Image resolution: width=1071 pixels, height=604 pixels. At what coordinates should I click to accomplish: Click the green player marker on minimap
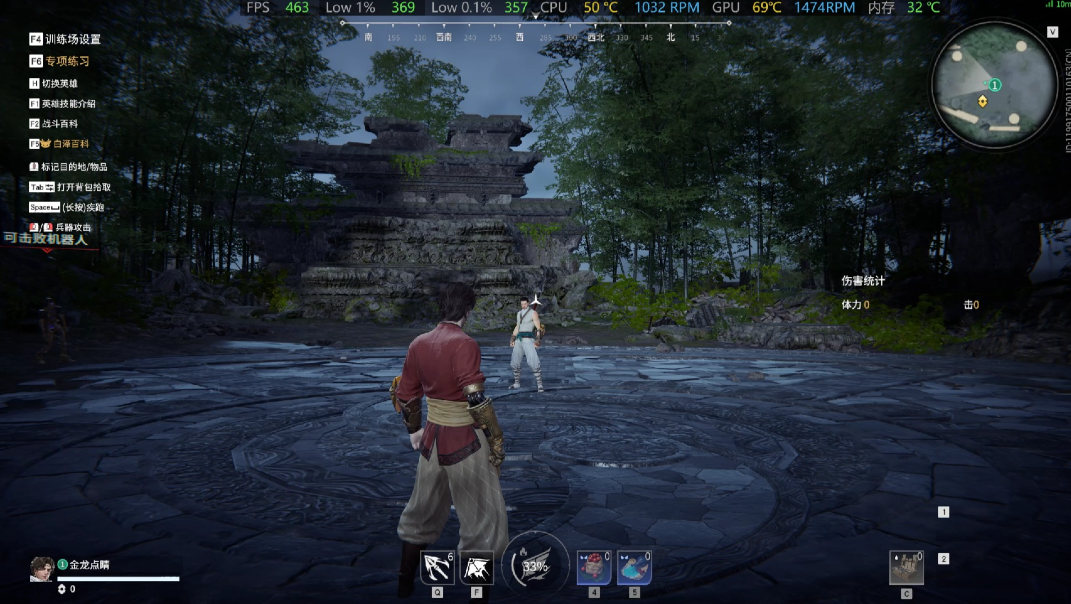[995, 85]
